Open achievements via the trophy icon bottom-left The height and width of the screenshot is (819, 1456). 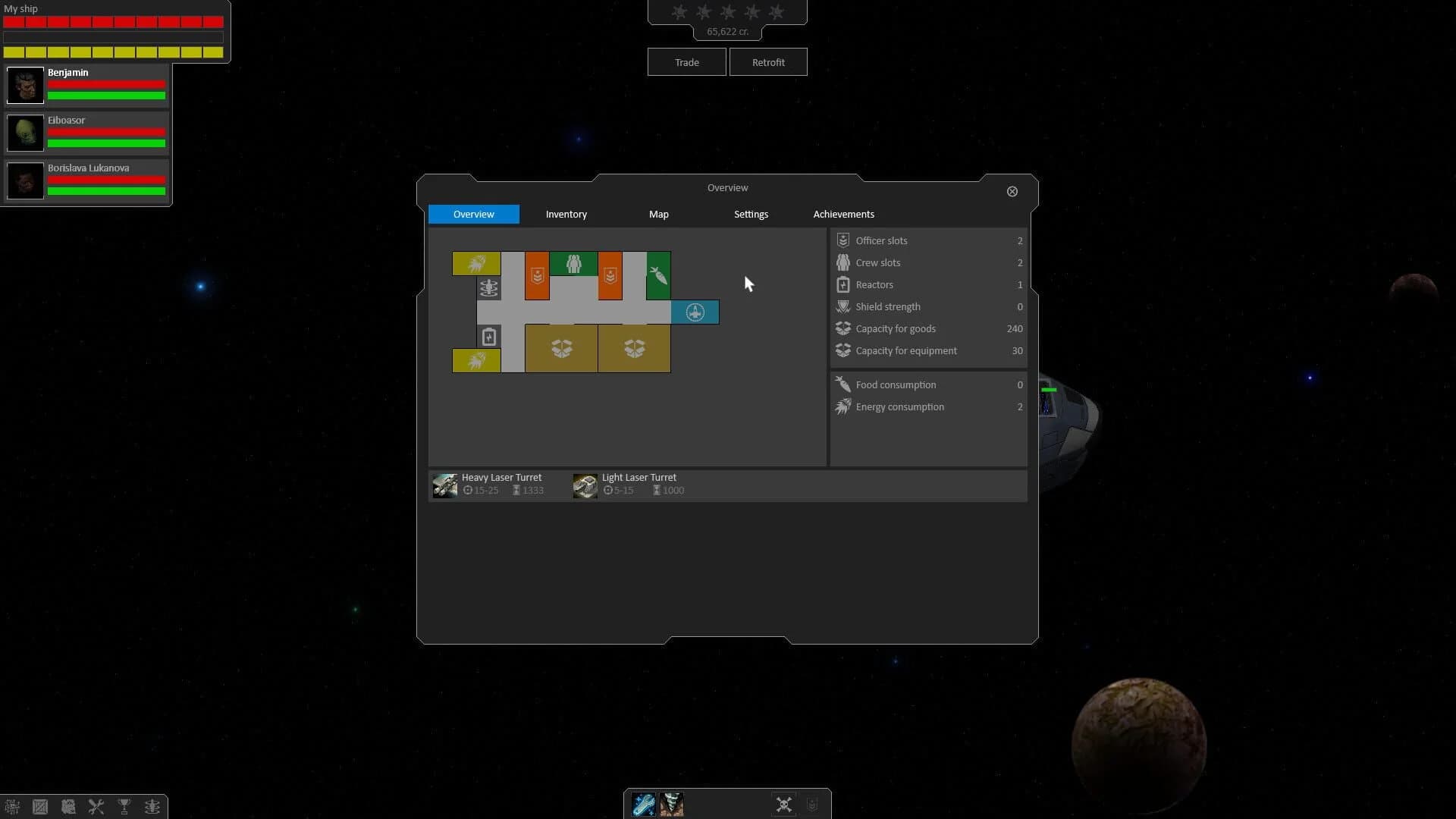click(124, 806)
